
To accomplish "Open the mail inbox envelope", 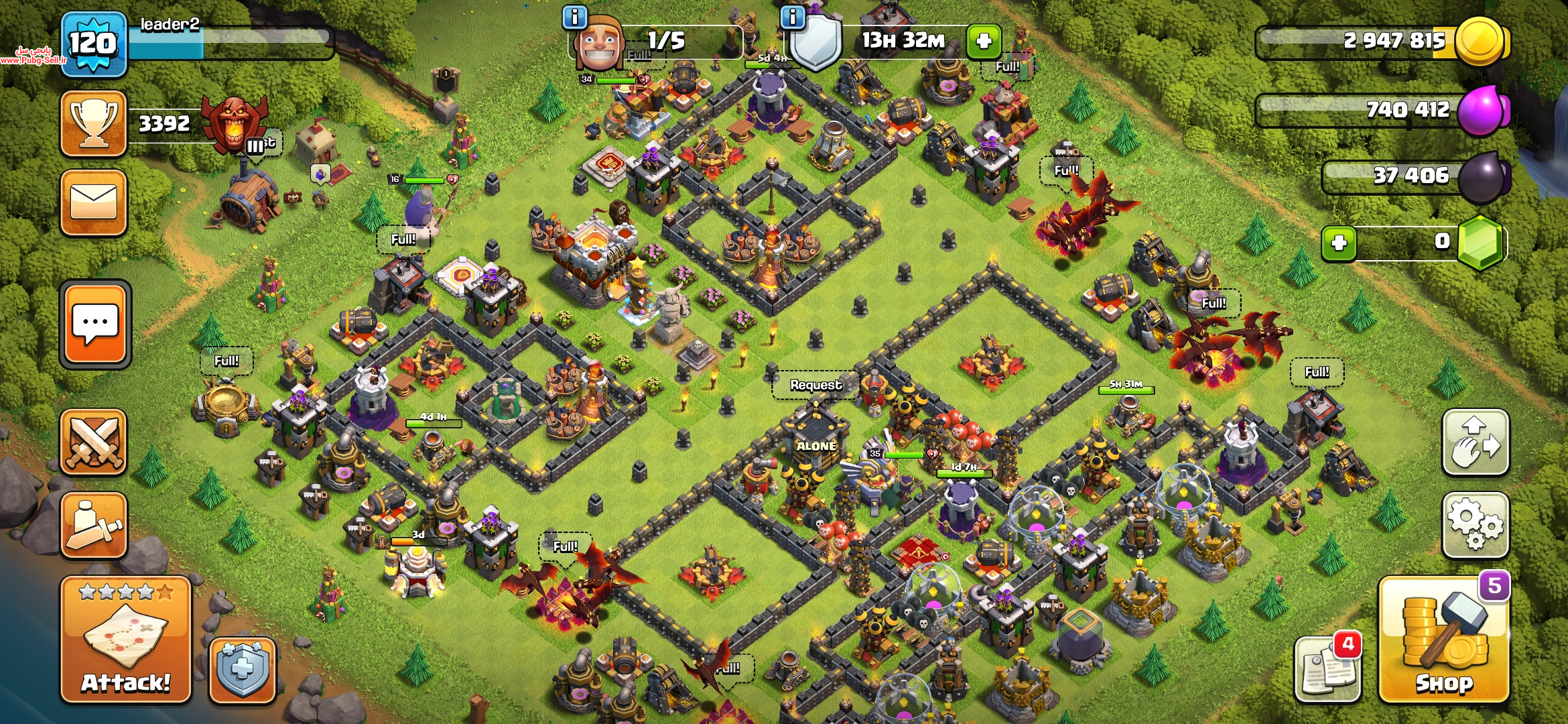I will tap(94, 202).
